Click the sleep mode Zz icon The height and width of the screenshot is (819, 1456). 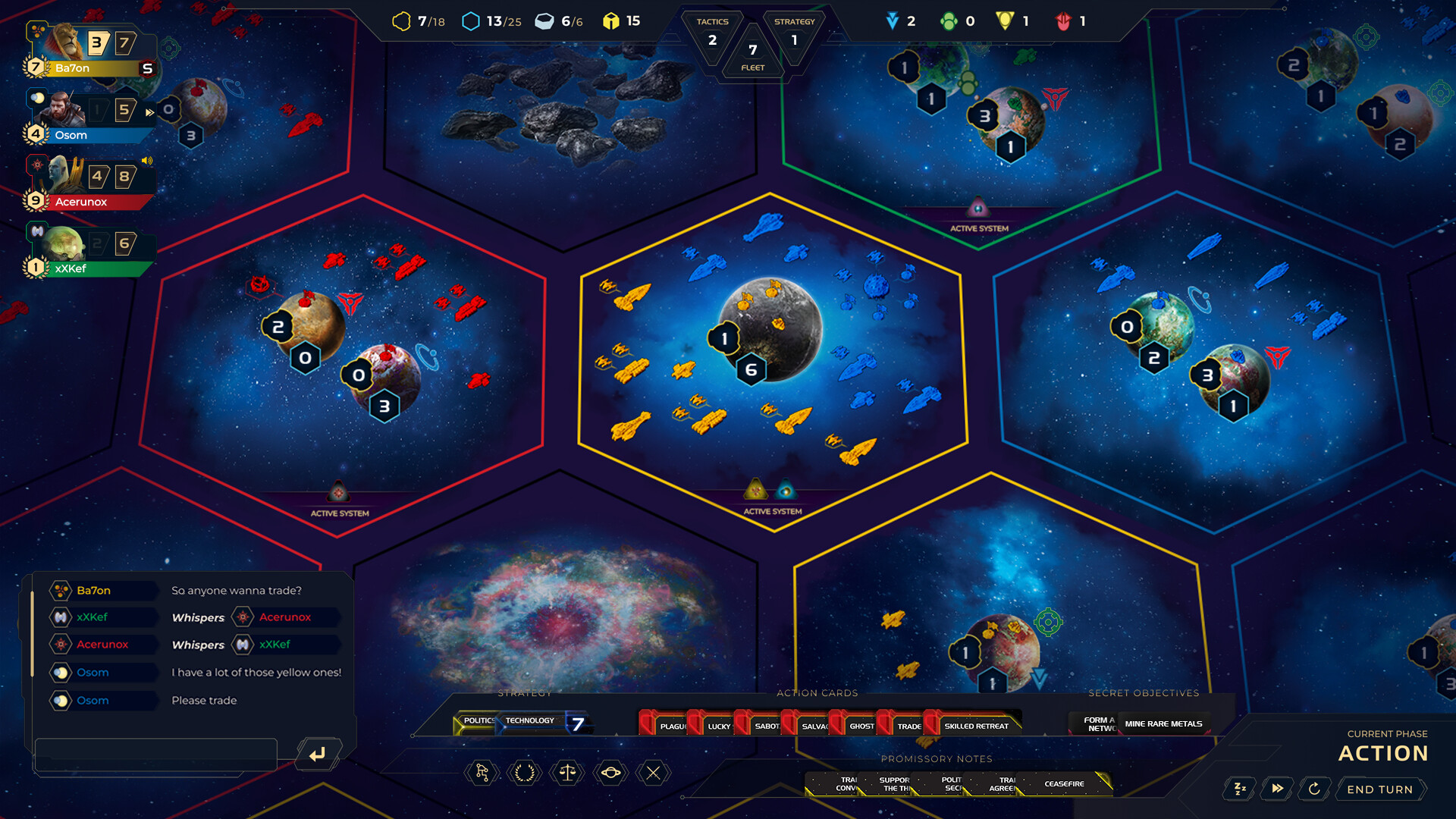[1239, 789]
